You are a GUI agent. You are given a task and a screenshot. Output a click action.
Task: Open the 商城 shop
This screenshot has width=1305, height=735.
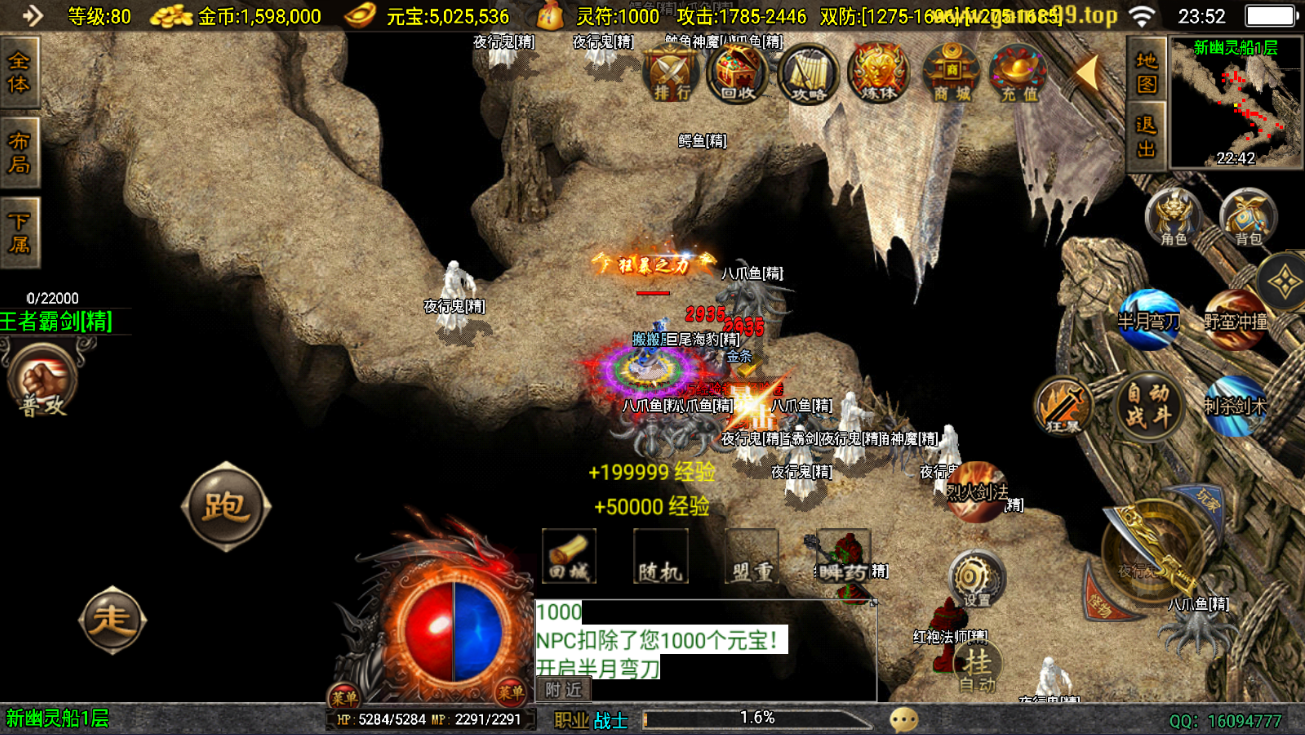(x=950, y=72)
